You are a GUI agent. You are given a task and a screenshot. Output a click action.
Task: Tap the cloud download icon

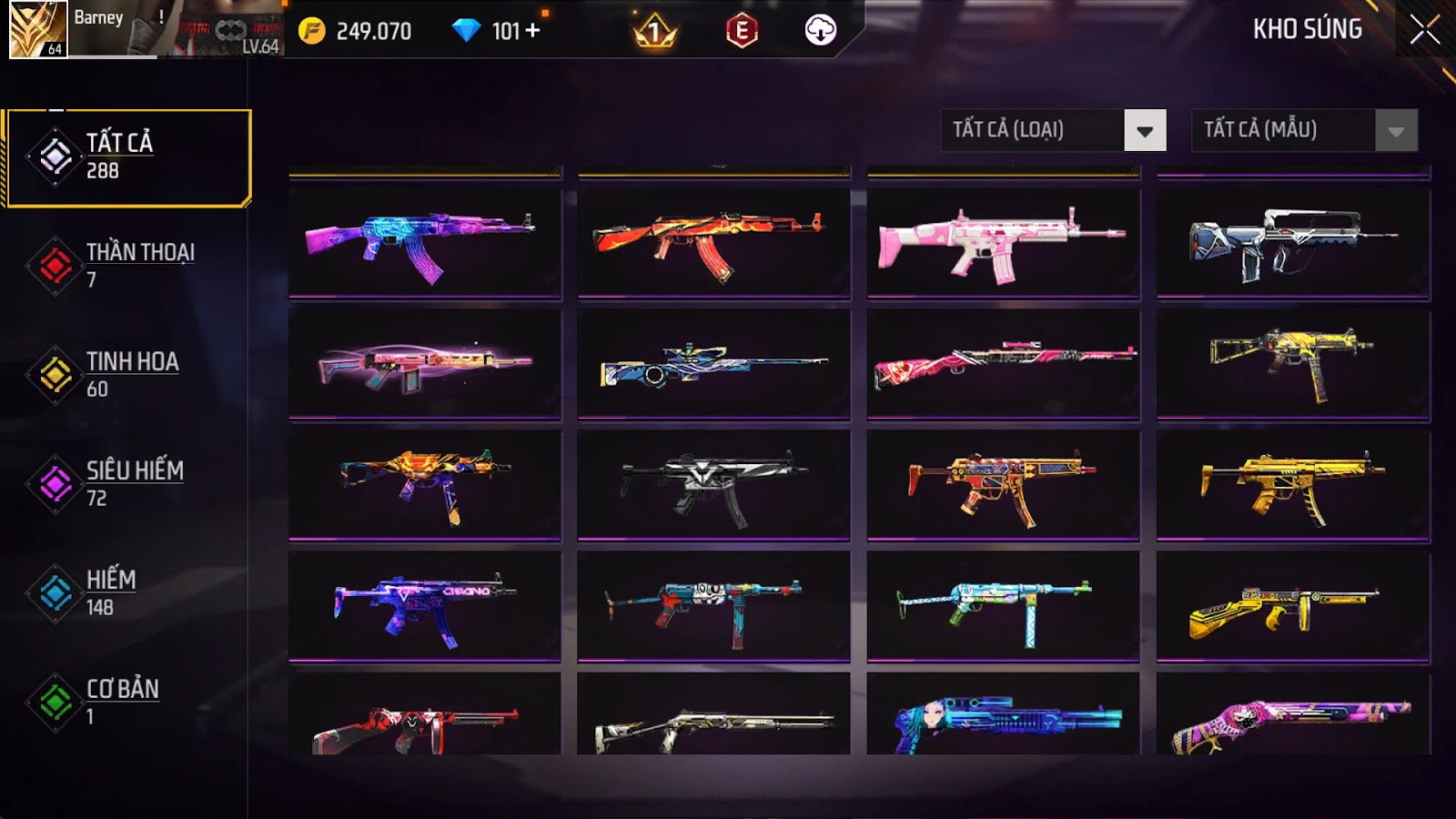(820, 31)
